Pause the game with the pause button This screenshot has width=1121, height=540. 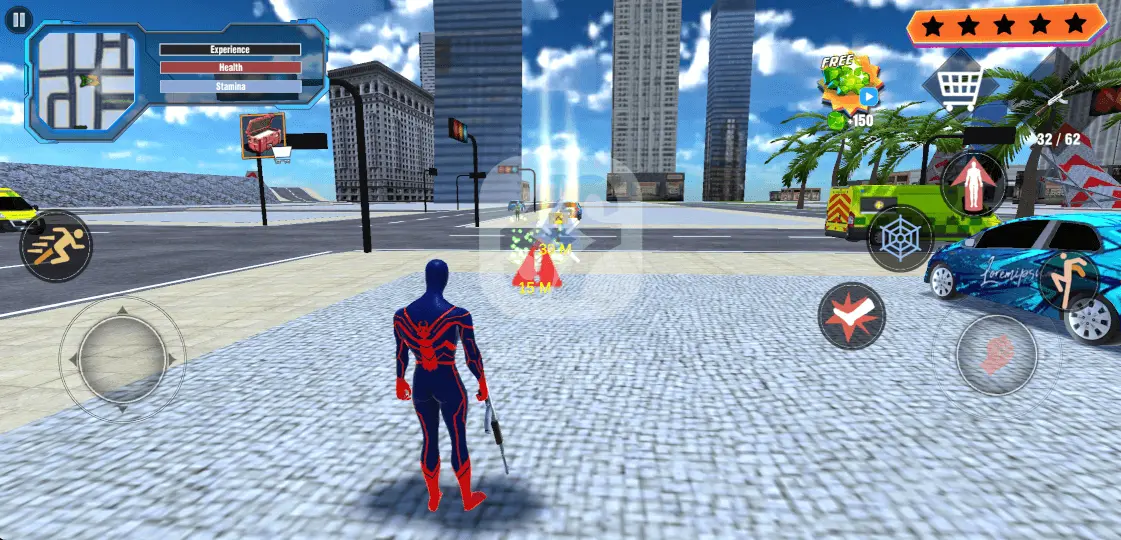click(x=19, y=19)
